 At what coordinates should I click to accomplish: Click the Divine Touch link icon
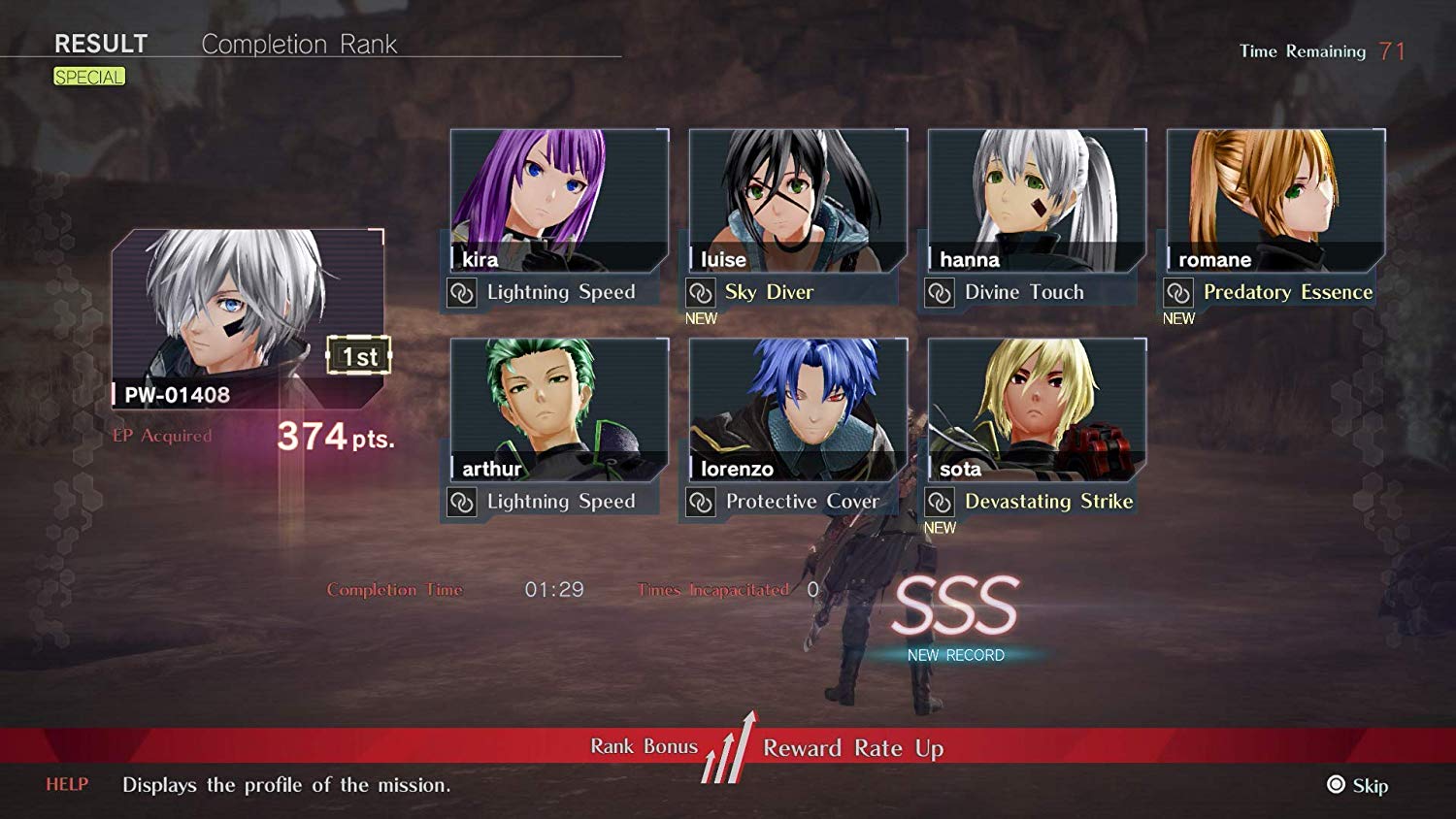pos(941,292)
